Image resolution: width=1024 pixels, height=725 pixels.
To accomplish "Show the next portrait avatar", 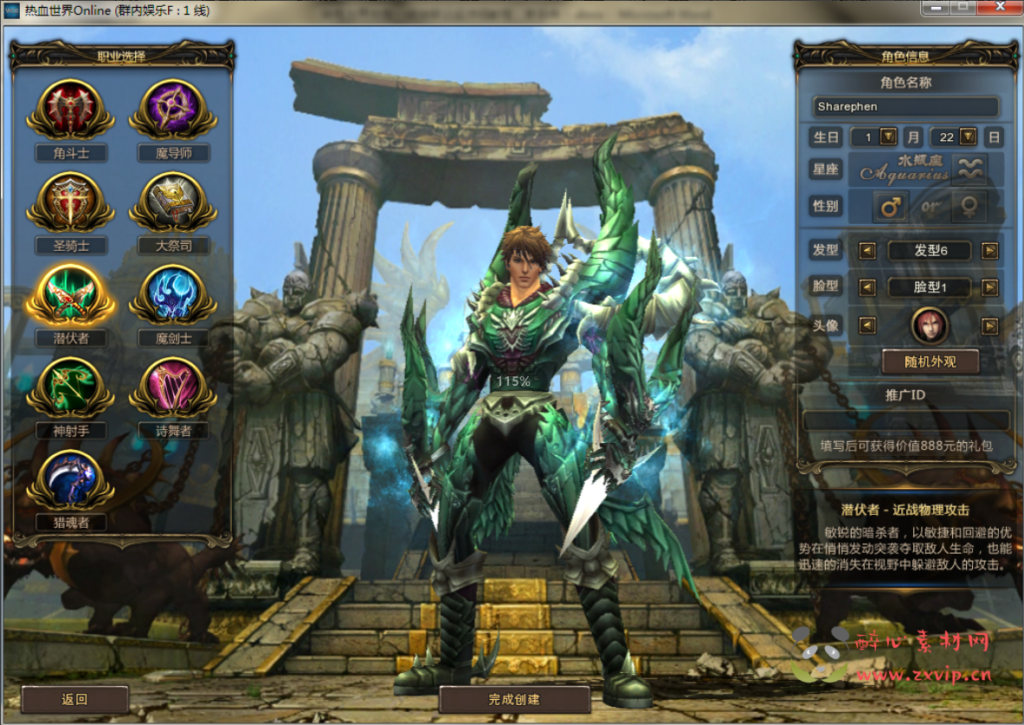I will (x=990, y=325).
